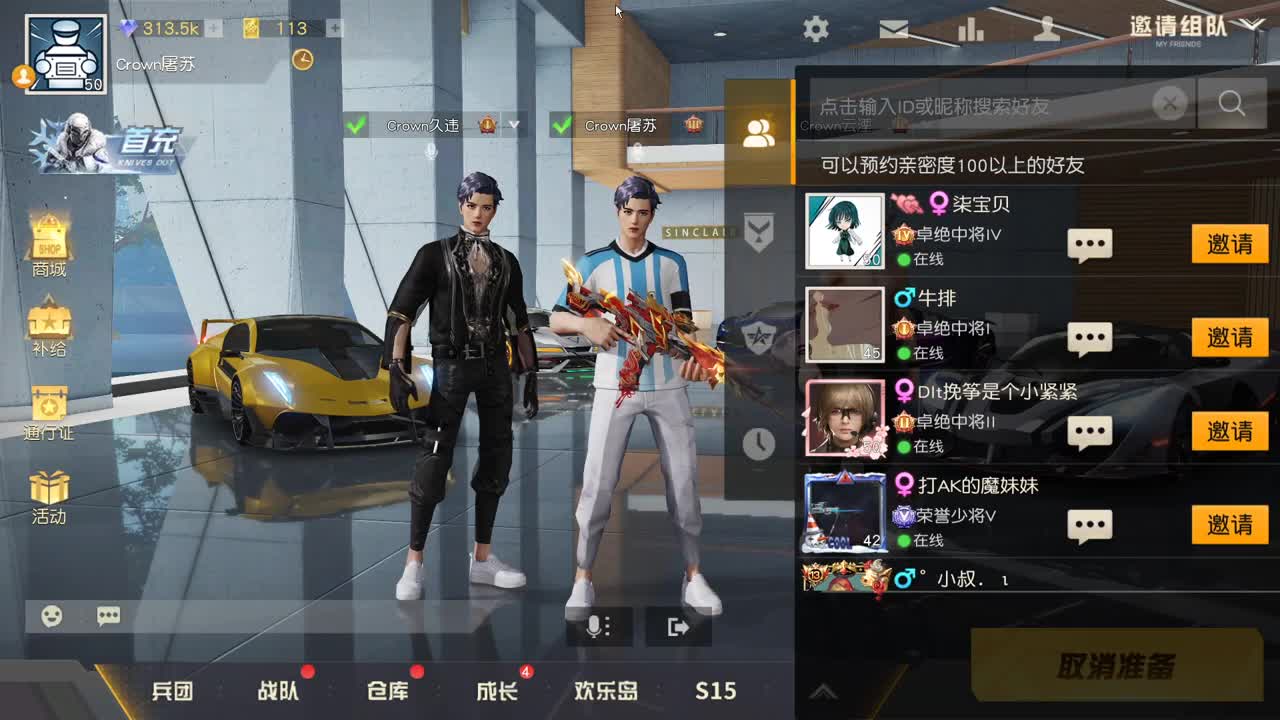Invite 柒宝贝 with the 邀请 button

tap(1229, 245)
